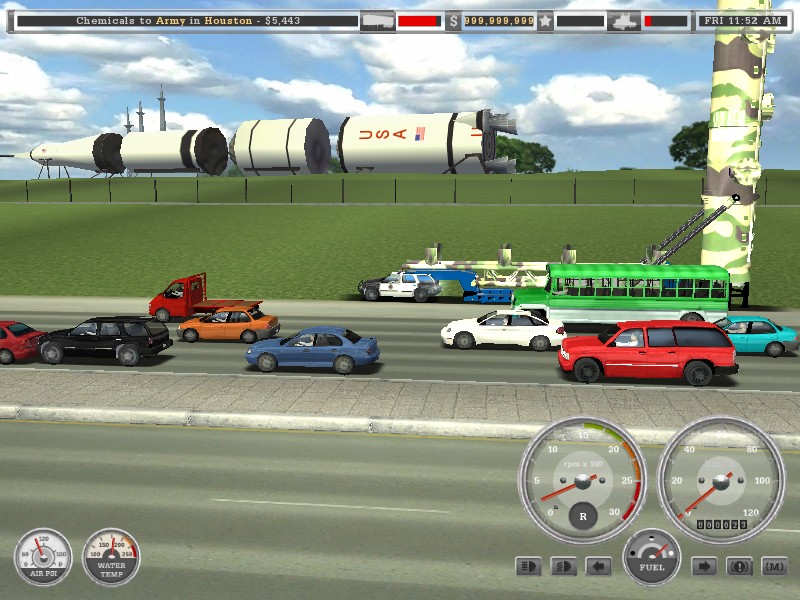Click the trailer icon in top bar

(377, 21)
